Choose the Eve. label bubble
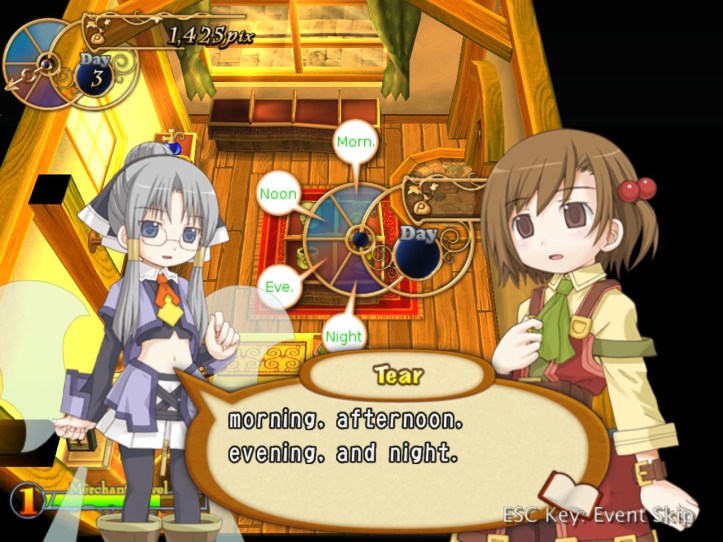Screen dimensions: 723x542 click(x=279, y=287)
